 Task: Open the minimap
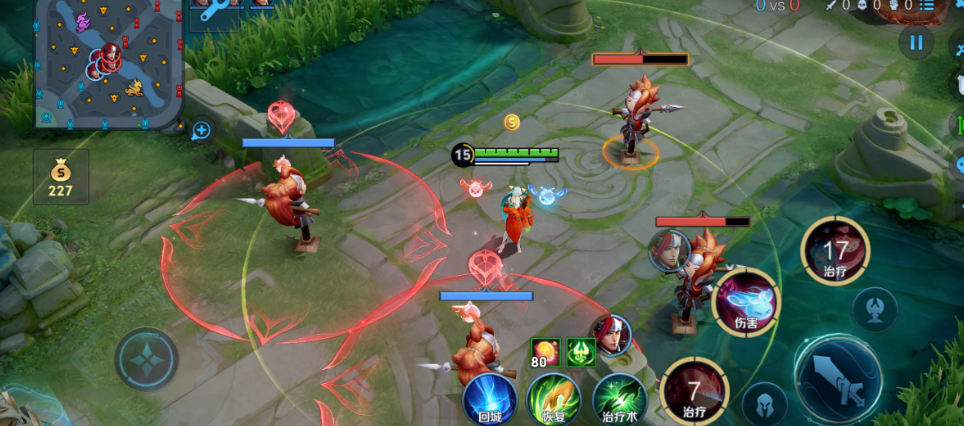108,62
